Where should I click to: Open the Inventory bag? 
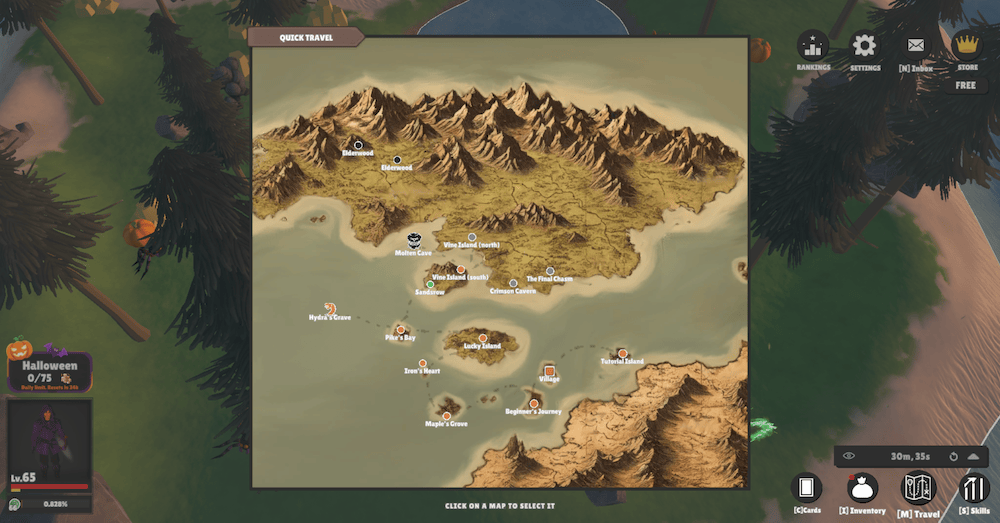(862, 488)
